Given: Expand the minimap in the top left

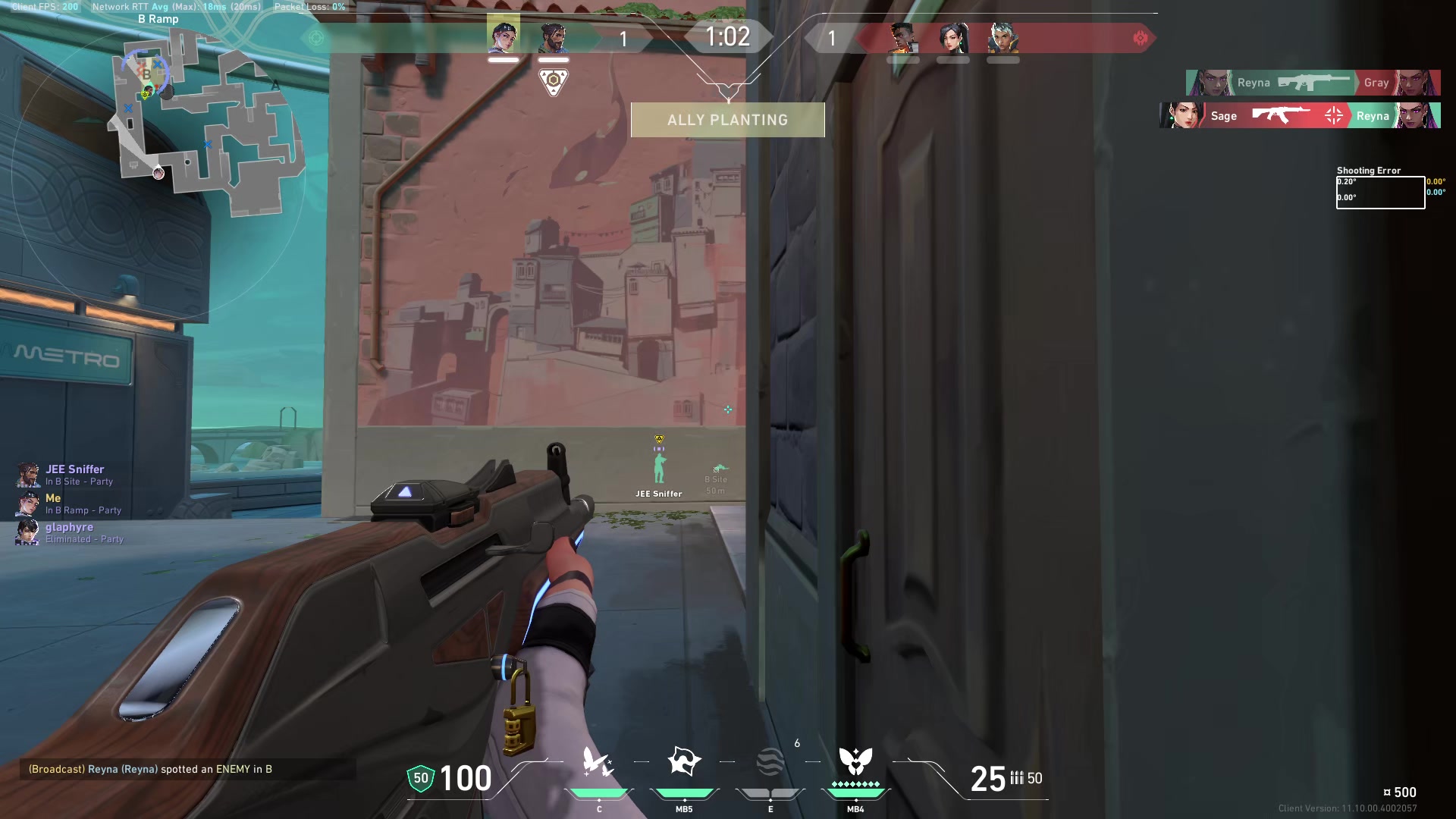Looking at the screenshot, I should click(x=205, y=121).
